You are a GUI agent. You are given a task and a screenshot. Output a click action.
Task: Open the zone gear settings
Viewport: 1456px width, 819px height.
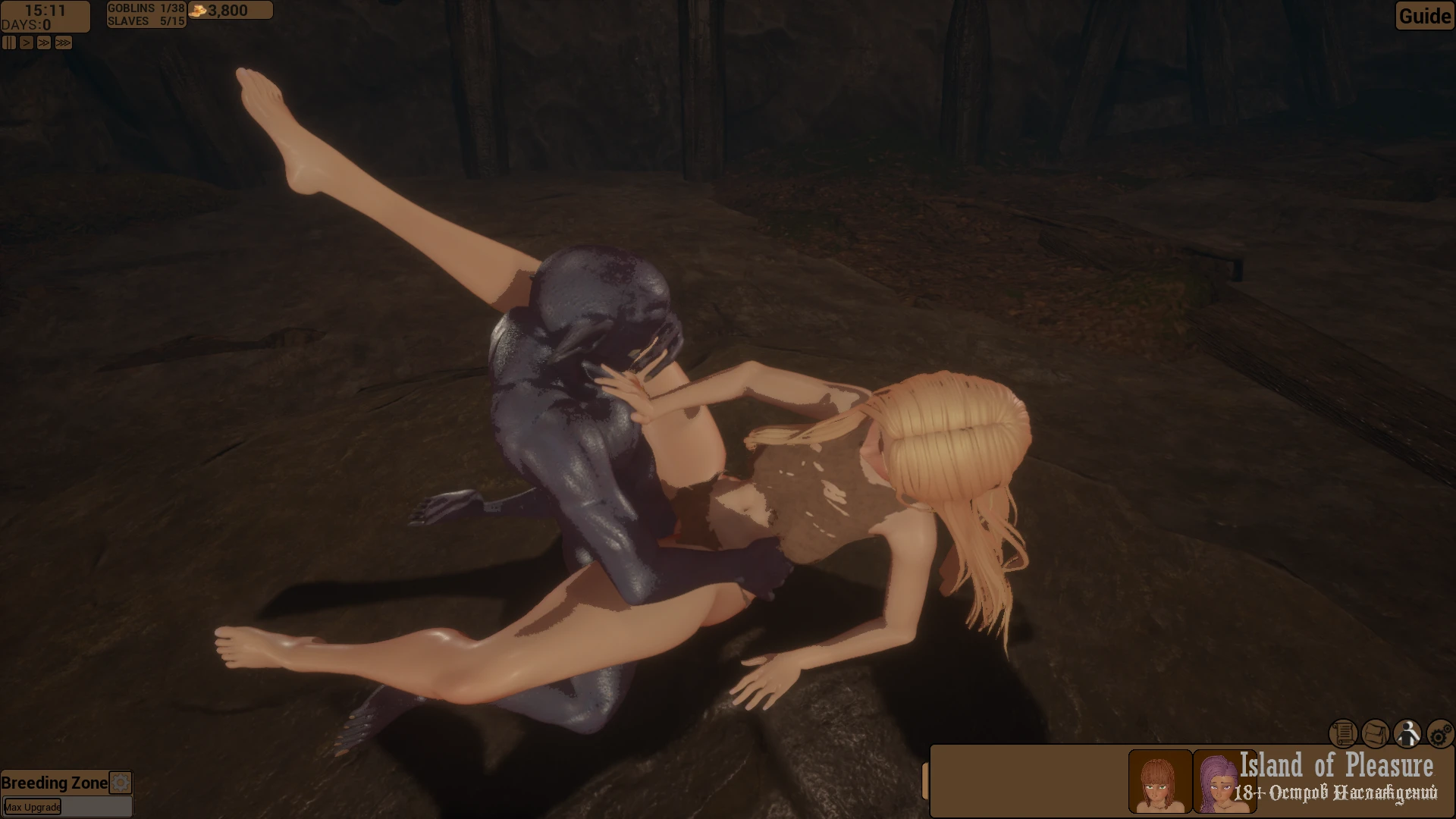pyautogui.click(x=121, y=783)
